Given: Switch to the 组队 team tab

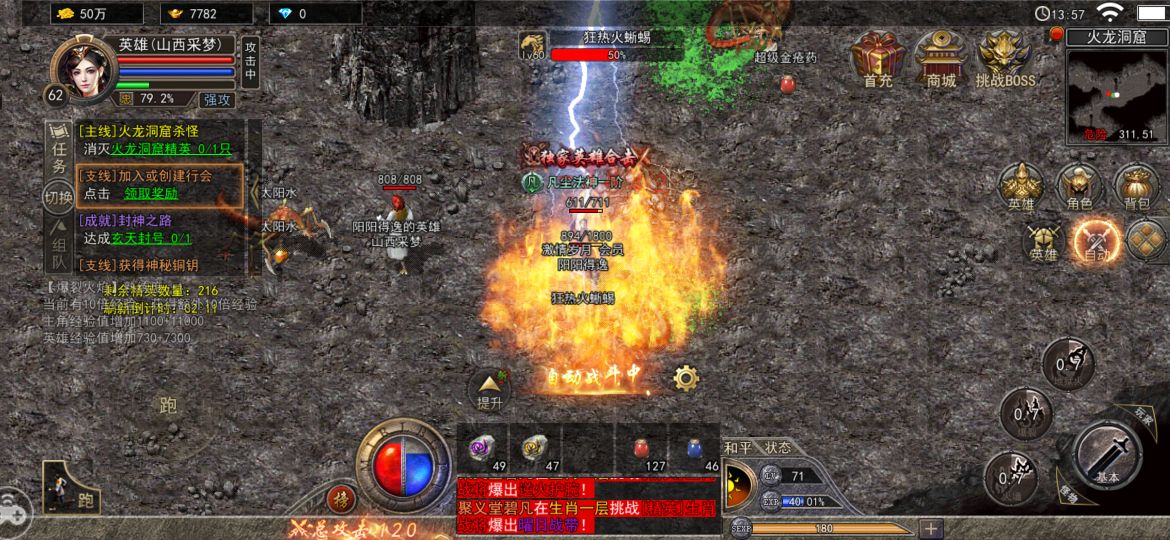Looking at the screenshot, I should click(59, 252).
